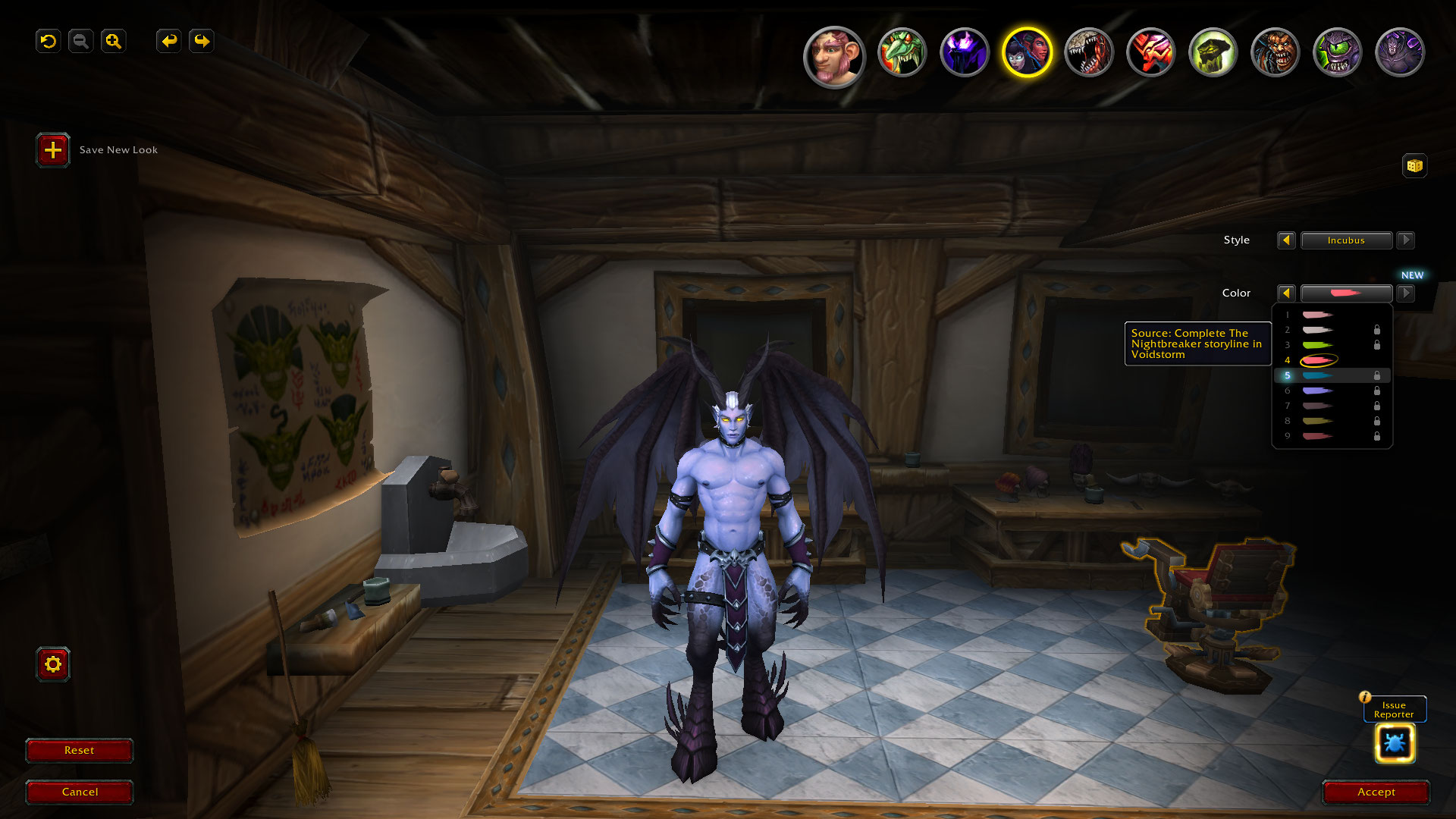The image size is (1456, 819).
Task: Select the highlighted incubus portrait icon
Action: [x=1027, y=53]
